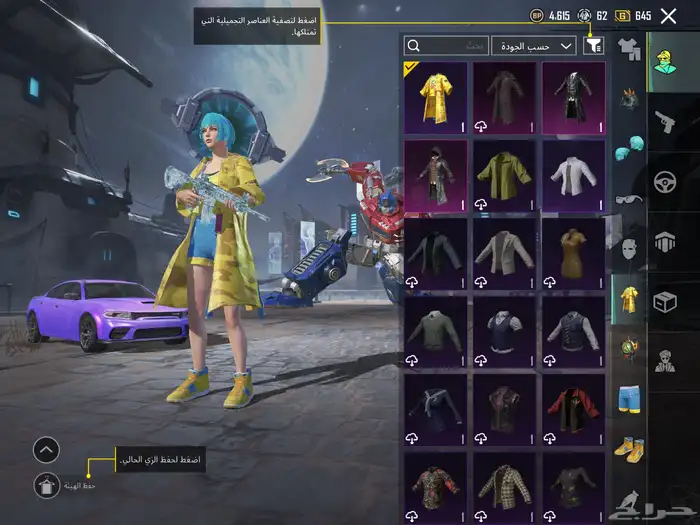
Task: Pick the white open shirt item
Action: [x=574, y=175]
